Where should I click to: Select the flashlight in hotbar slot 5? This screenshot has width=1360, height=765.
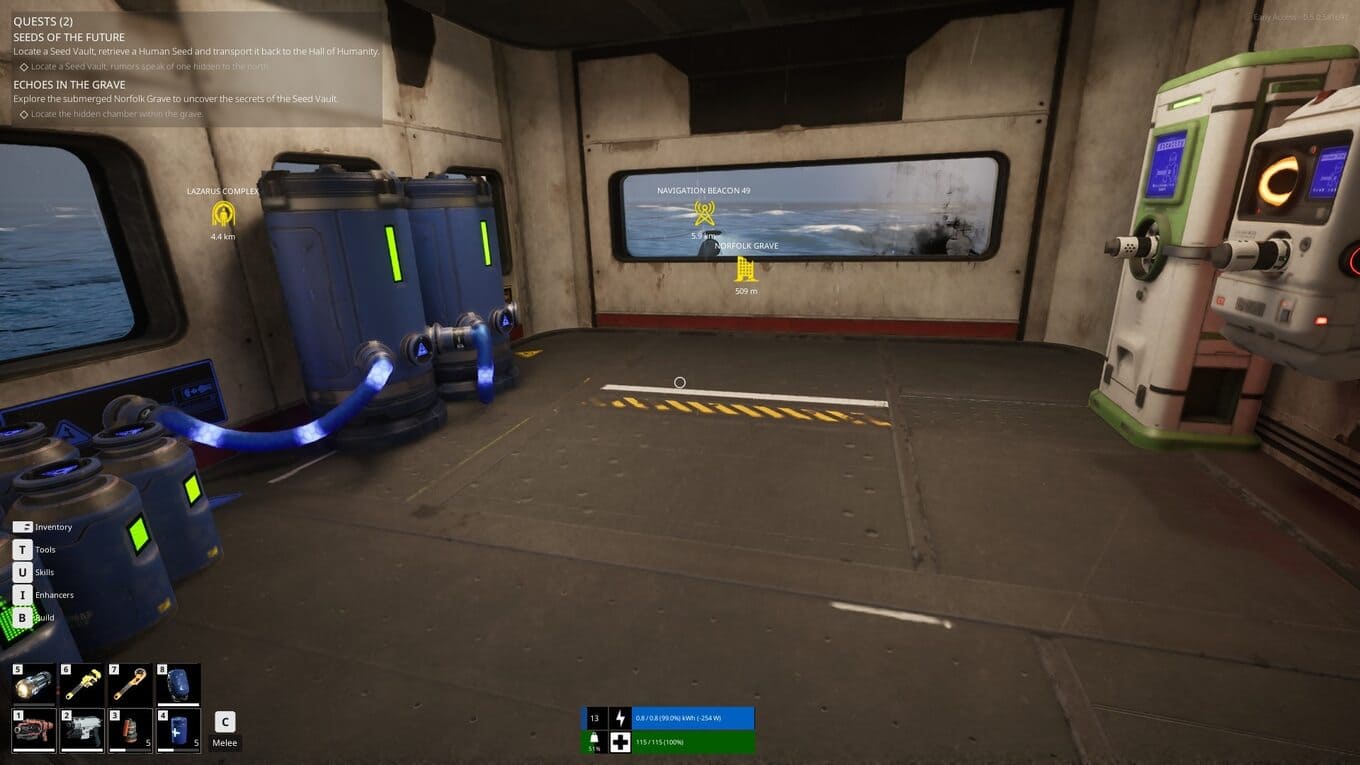pyautogui.click(x=33, y=685)
